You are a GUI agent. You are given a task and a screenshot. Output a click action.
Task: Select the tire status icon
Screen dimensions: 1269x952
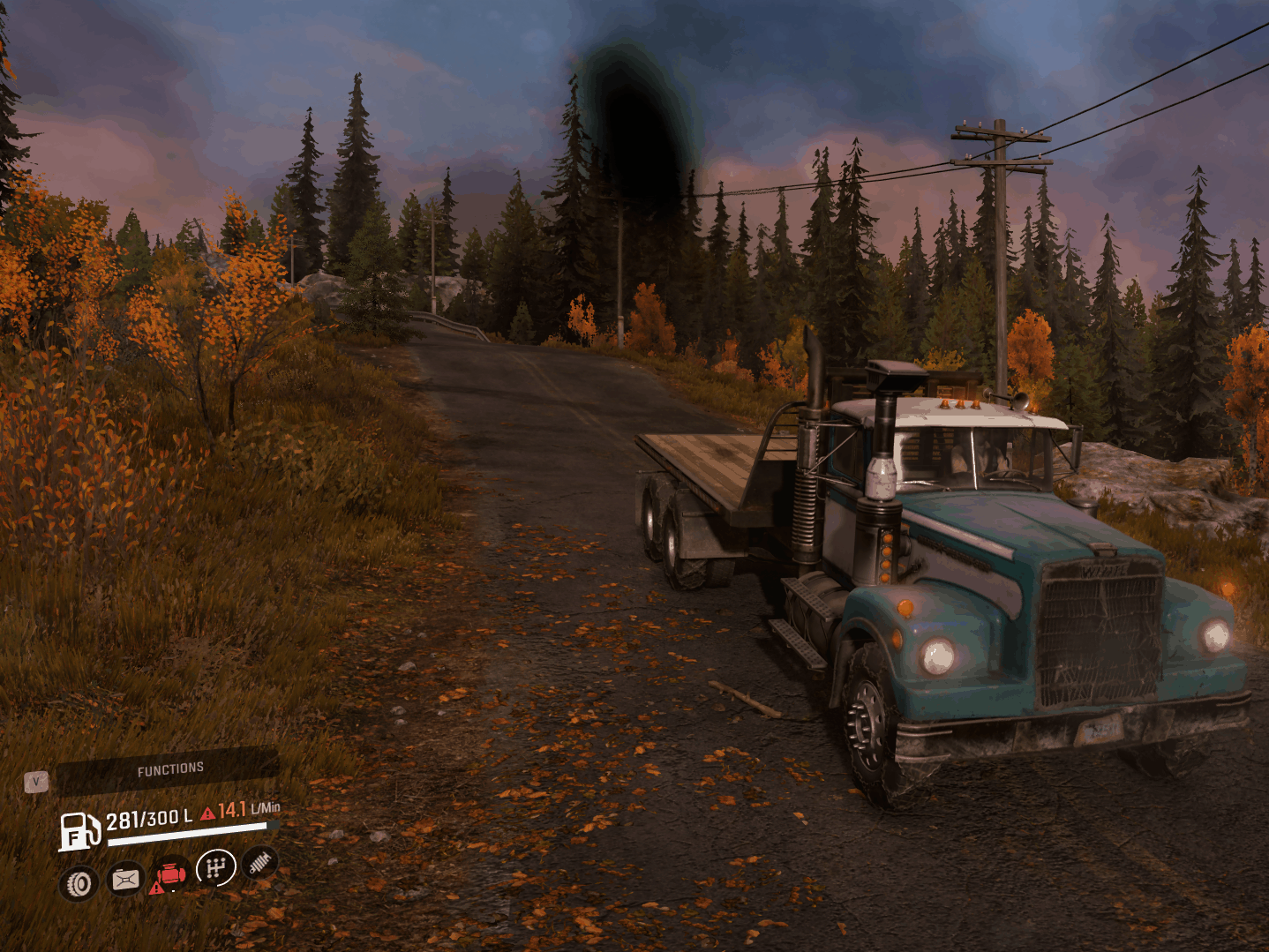coord(79,882)
